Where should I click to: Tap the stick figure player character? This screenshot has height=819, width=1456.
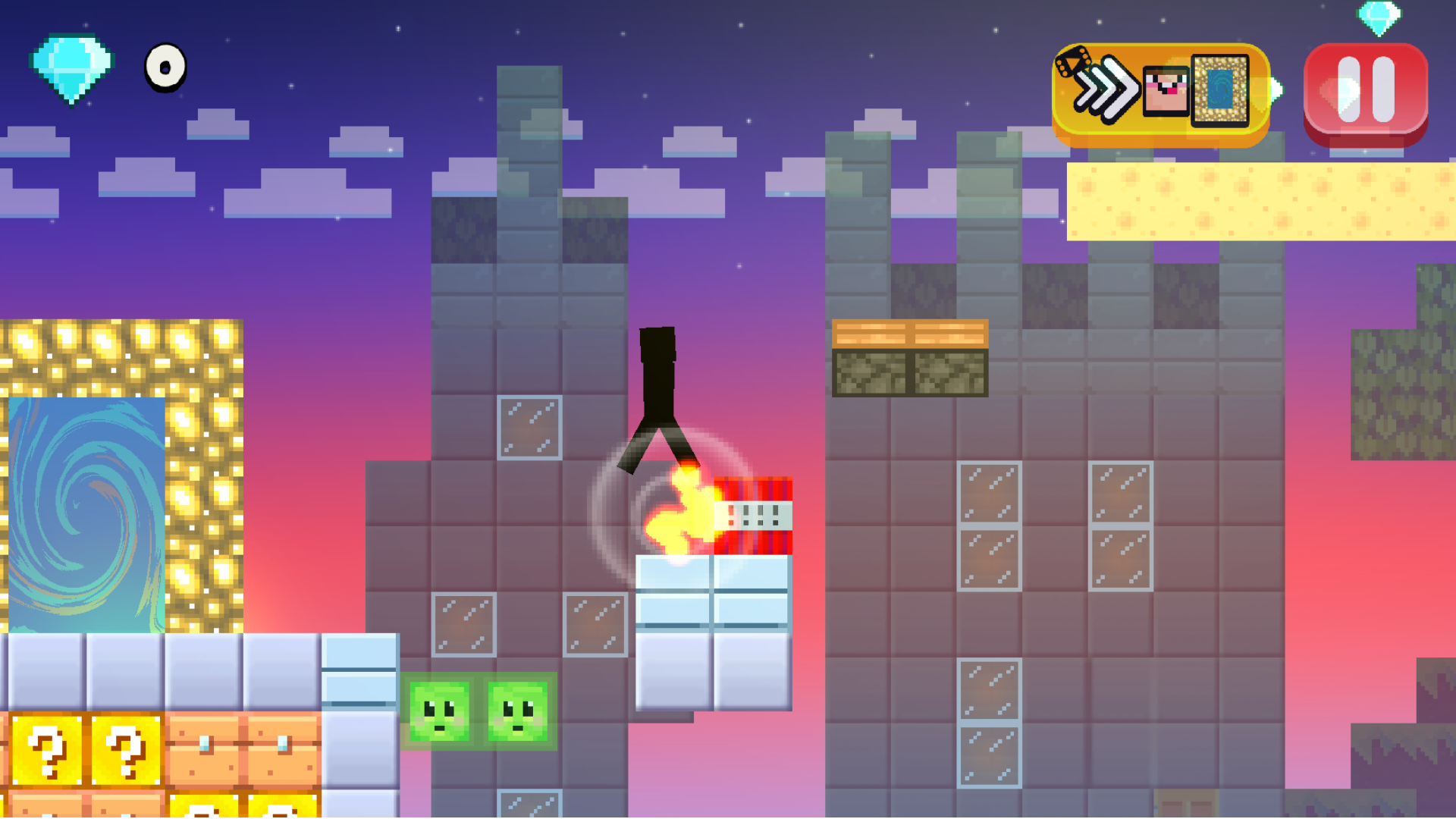pos(660,387)
